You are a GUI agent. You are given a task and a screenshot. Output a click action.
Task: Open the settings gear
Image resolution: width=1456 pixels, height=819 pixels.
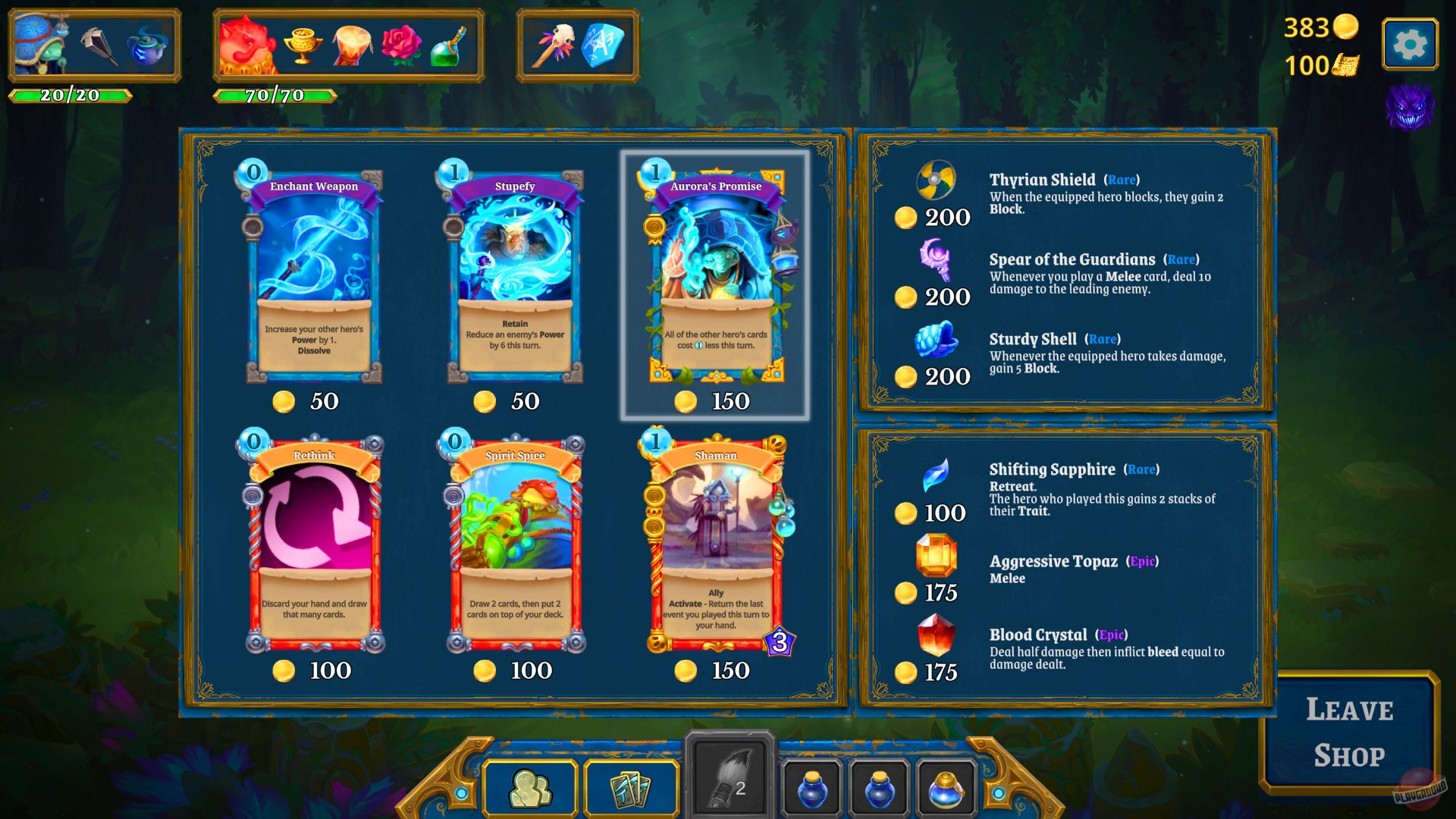click(x=1409, y=43)
